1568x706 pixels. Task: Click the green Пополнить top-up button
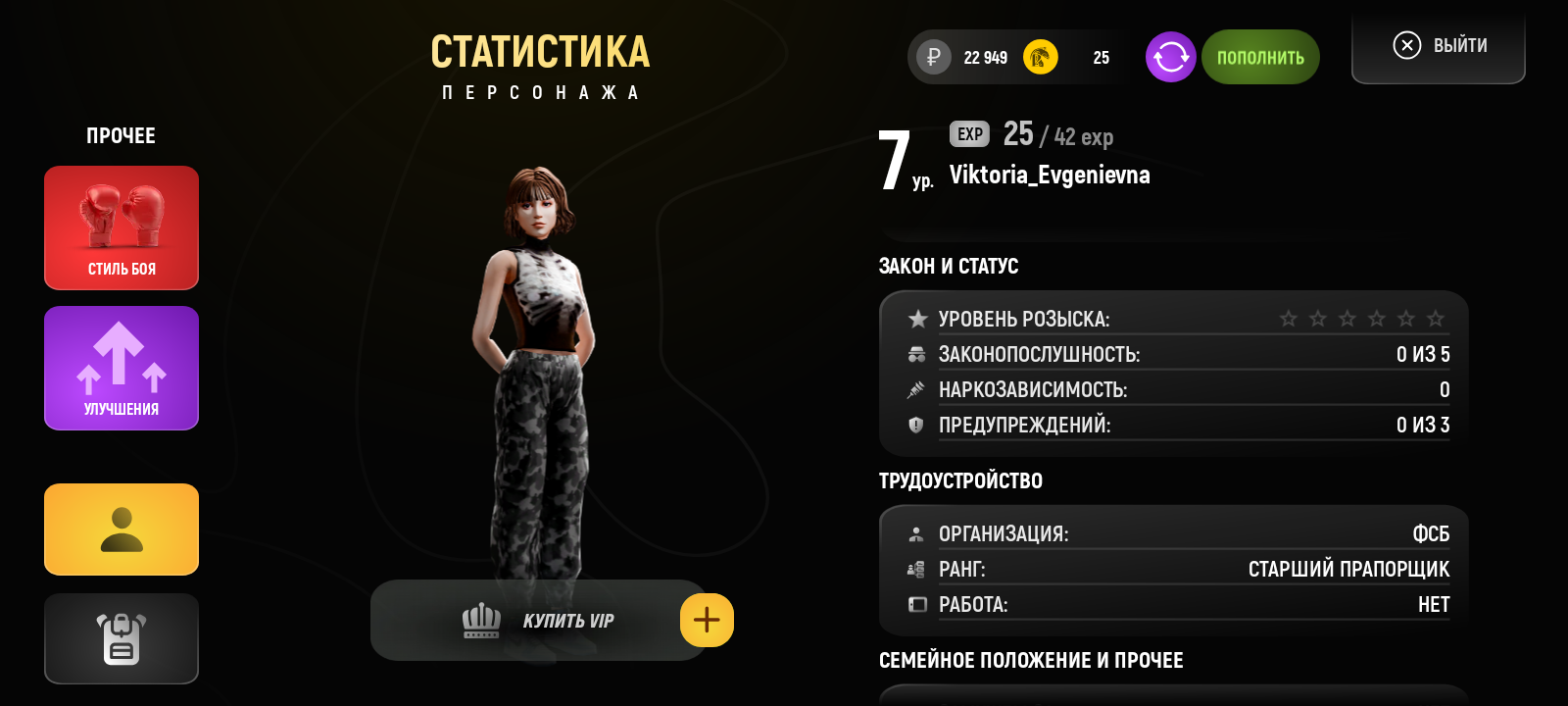pos(1260,57)
